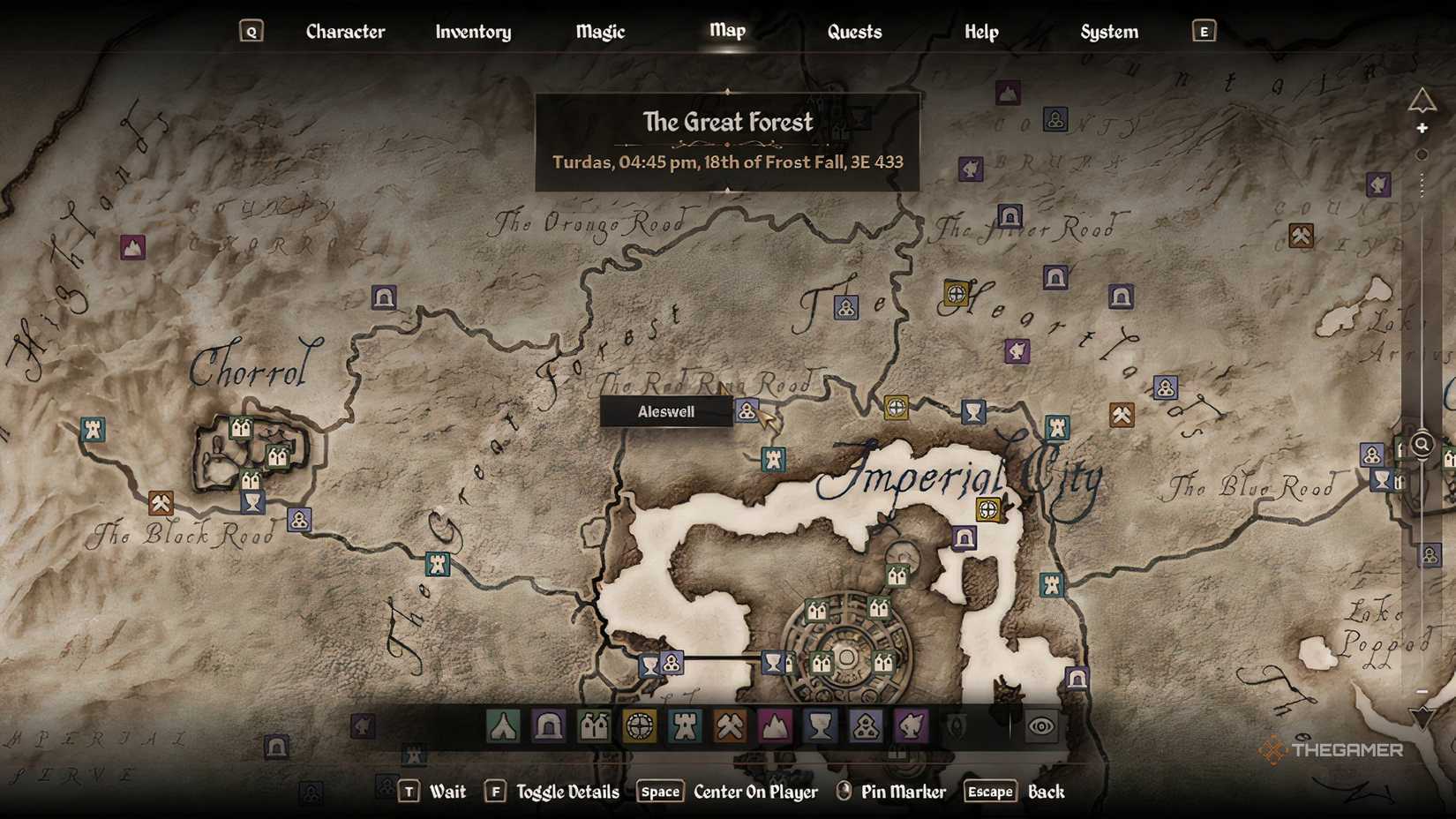Select the fort tower filter icon
Image resolution: width=1456 pixels, height=819 pixels.
(x=686, y=726)
